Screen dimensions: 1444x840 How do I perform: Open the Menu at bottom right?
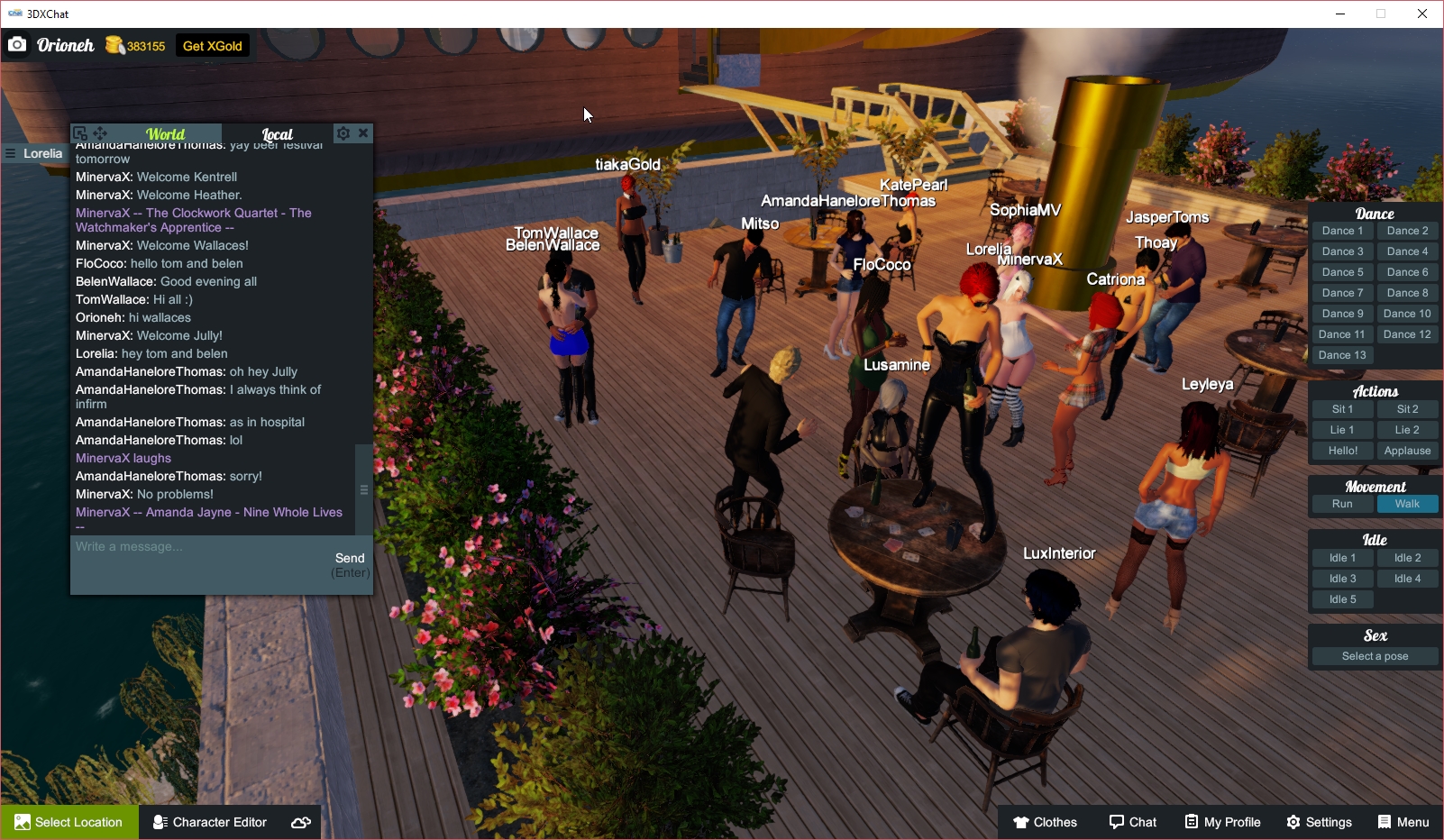tap(1403, 821)
